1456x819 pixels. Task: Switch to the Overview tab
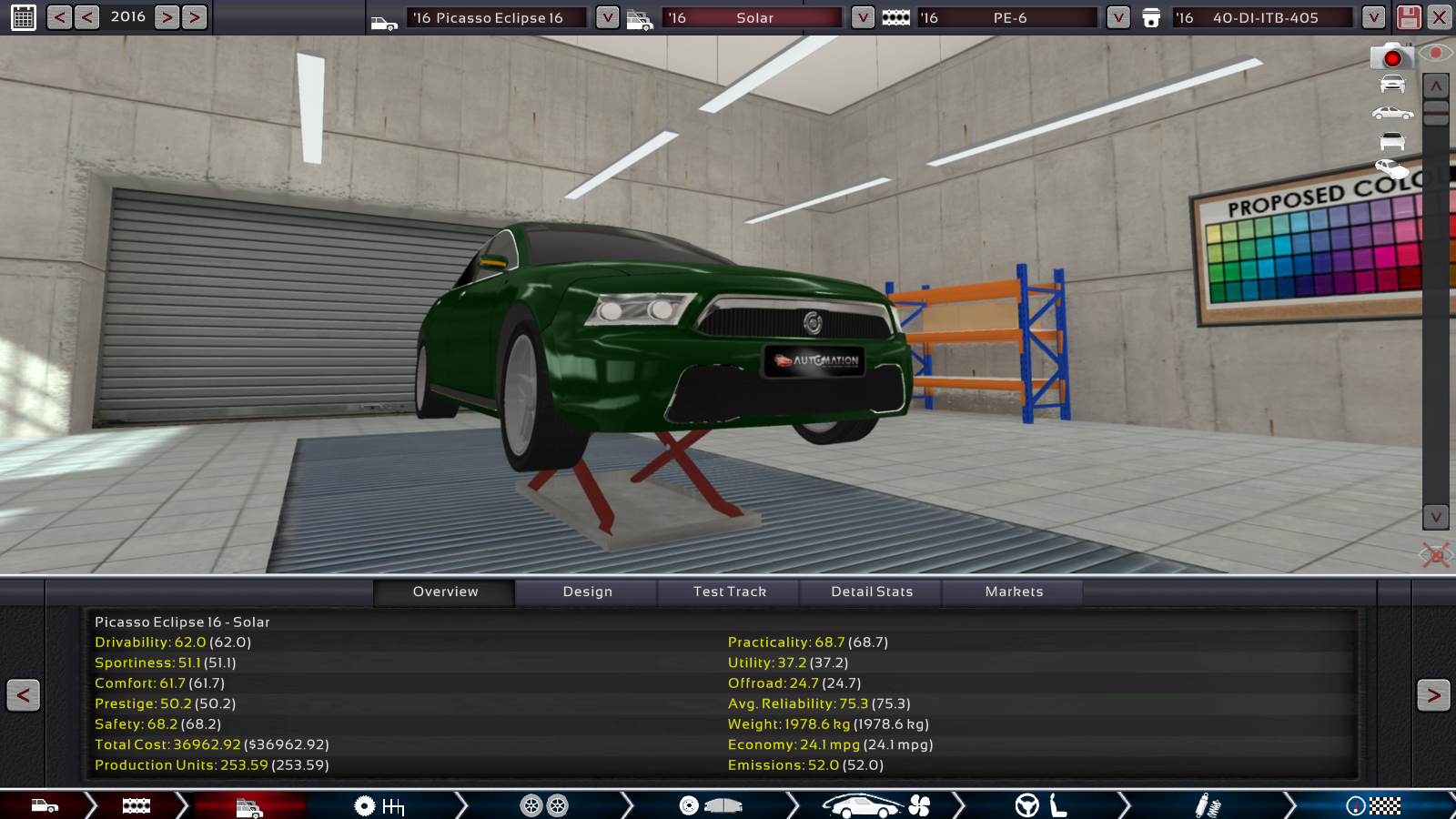point(445,592)
